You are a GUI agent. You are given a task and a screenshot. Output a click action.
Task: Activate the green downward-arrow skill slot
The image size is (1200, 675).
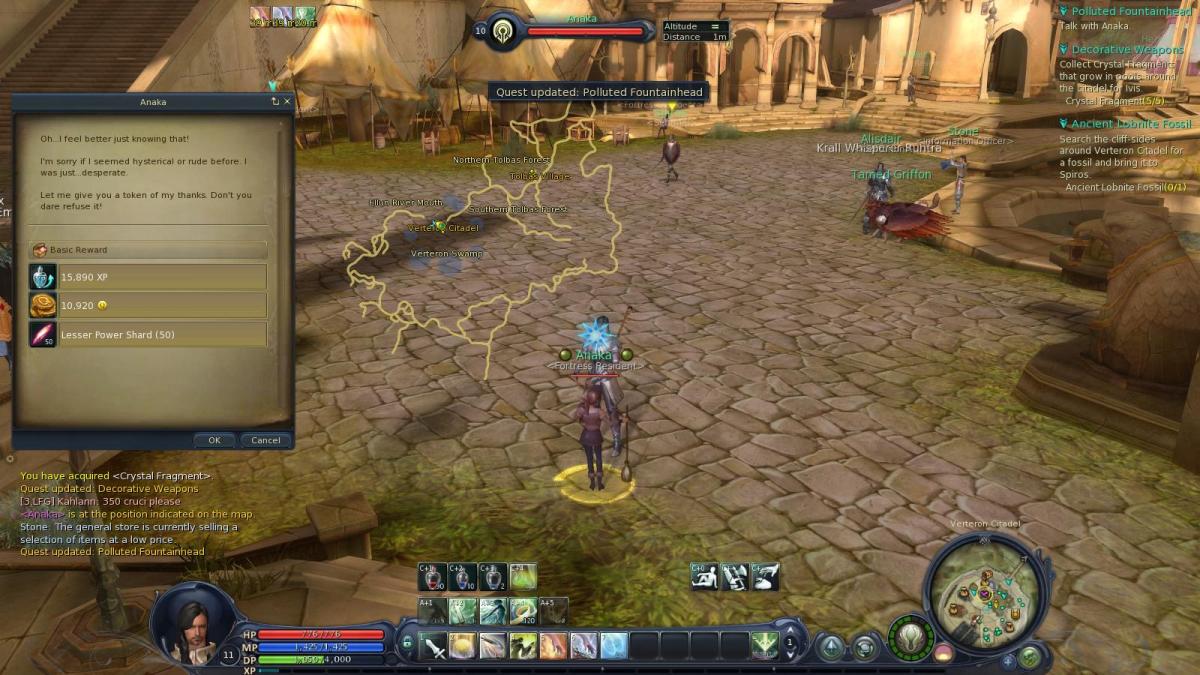(x=765, y=646)
